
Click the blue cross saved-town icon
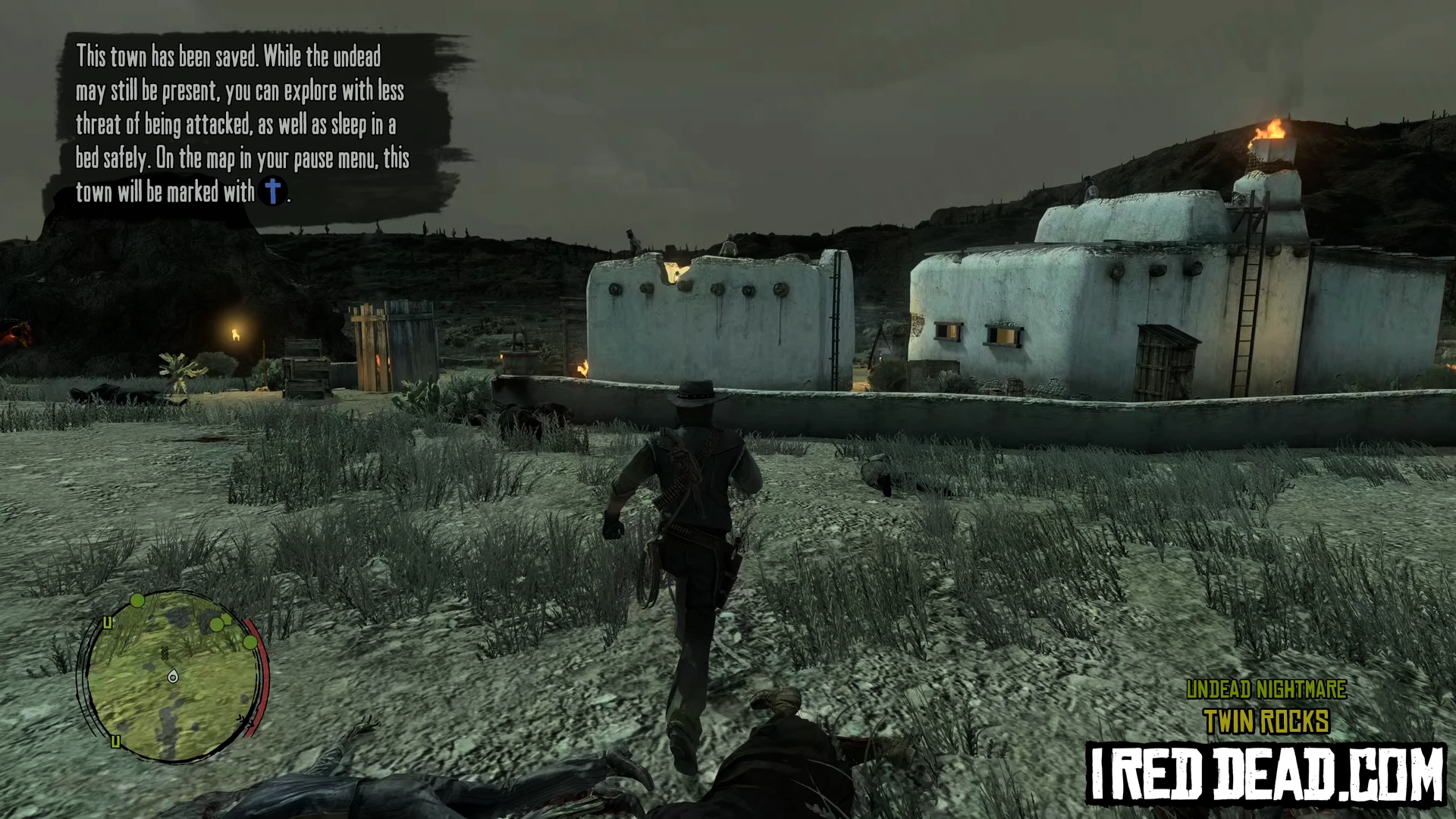coord(273,191)
